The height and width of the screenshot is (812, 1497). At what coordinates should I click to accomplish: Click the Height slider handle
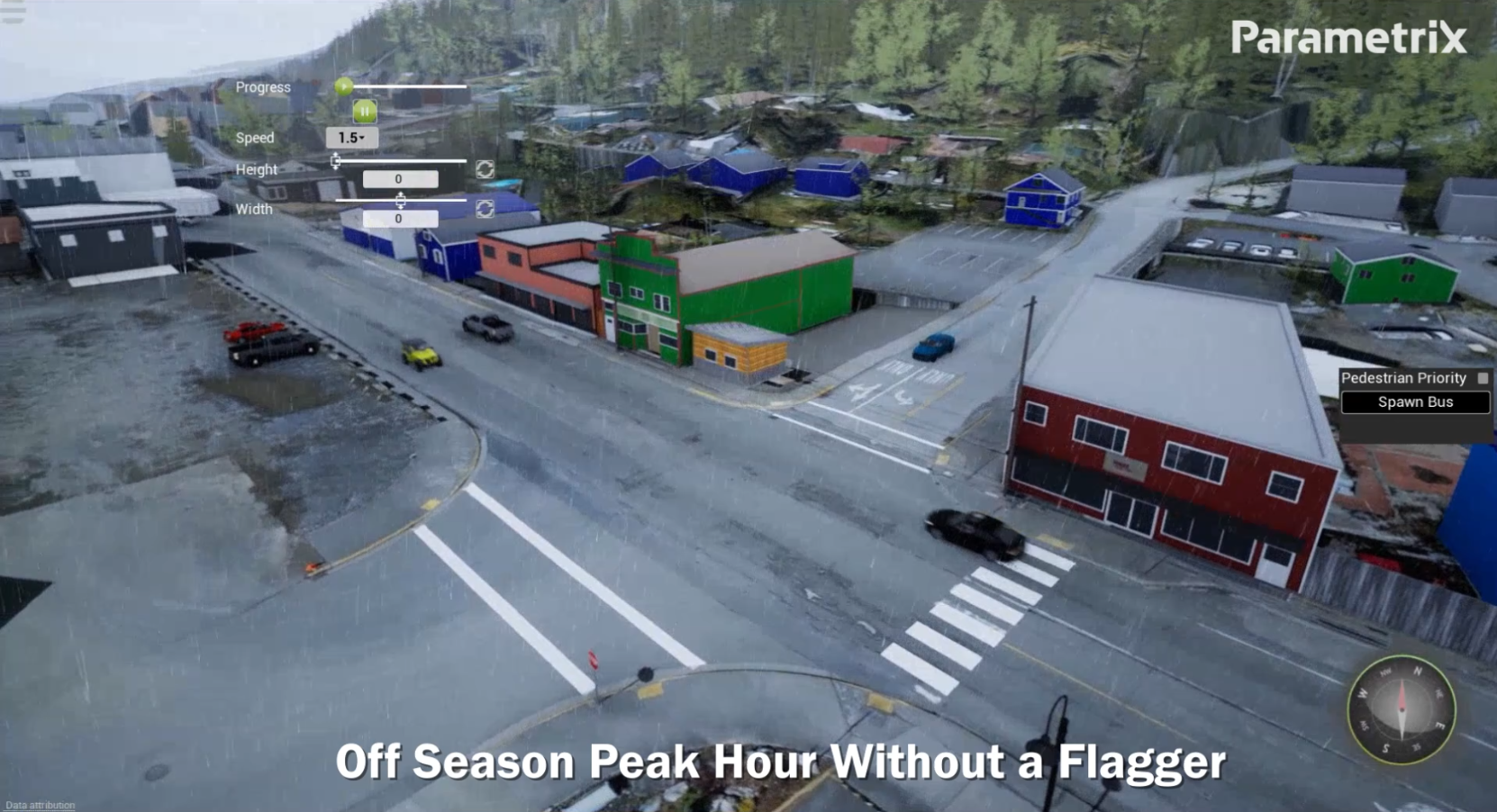click(x=336, y=161)
